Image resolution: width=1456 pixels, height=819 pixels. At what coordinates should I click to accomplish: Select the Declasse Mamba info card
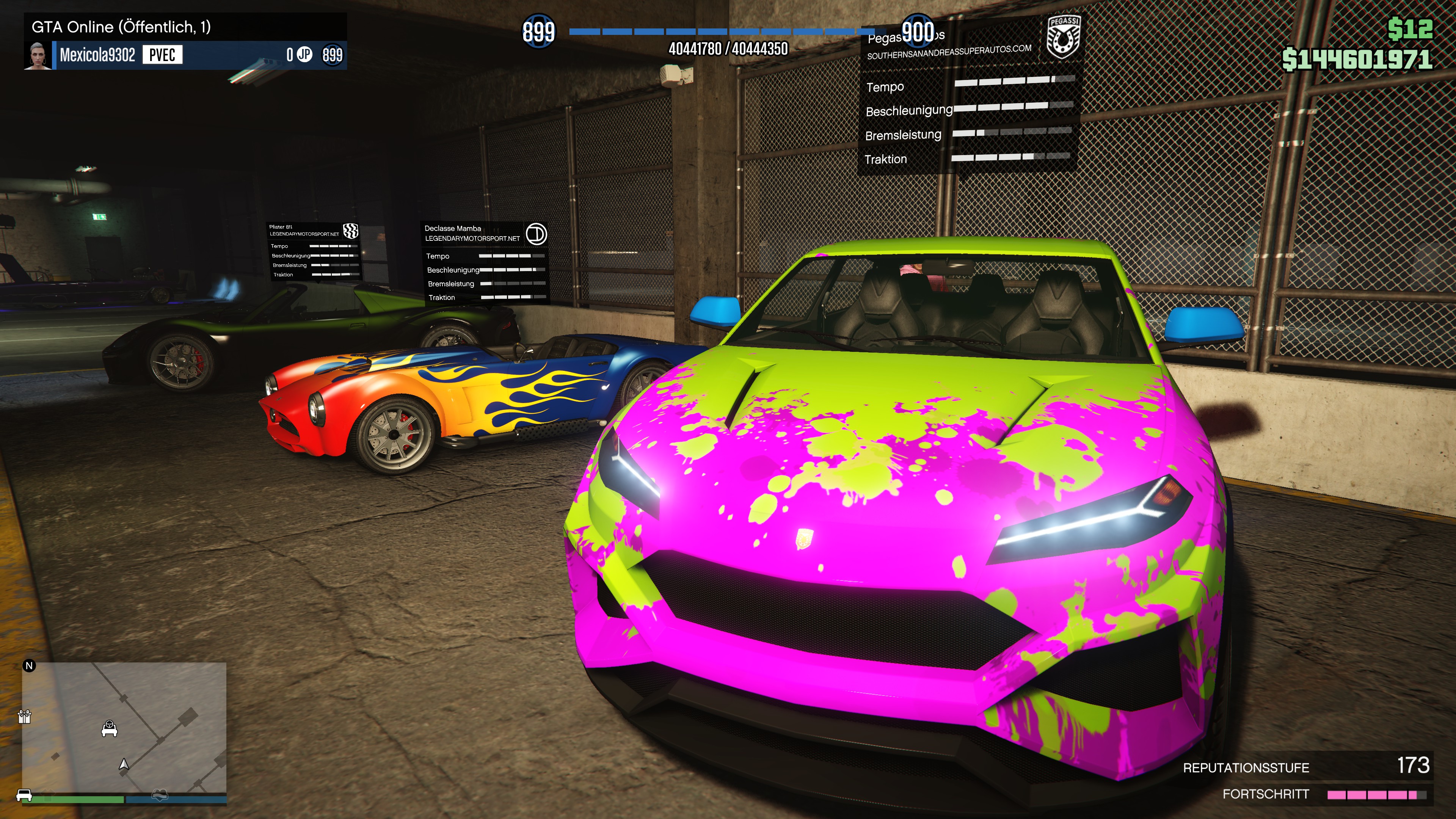pyautogui.click(x=485, y=264)
